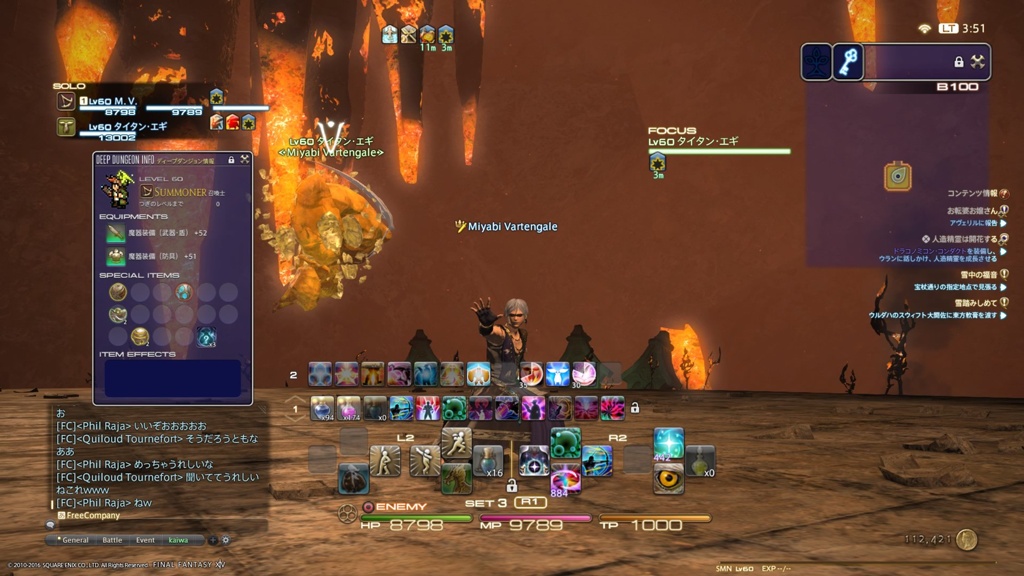Use the potion with x16 count
Image resolution: width=1024 pixels, height=576 pixels.
[x=488, y=460]
